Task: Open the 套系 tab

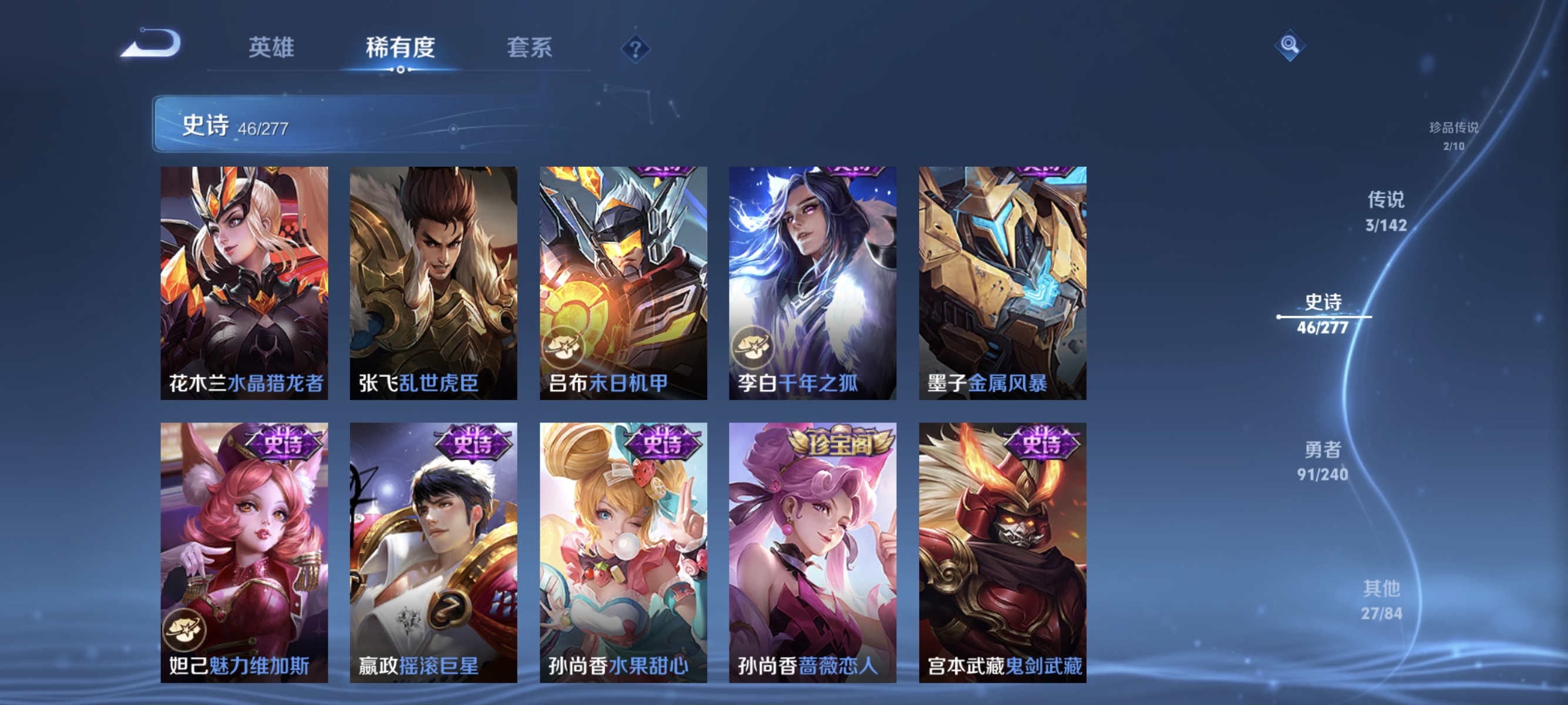Action: pyautogui.click(x=530, y=49)
